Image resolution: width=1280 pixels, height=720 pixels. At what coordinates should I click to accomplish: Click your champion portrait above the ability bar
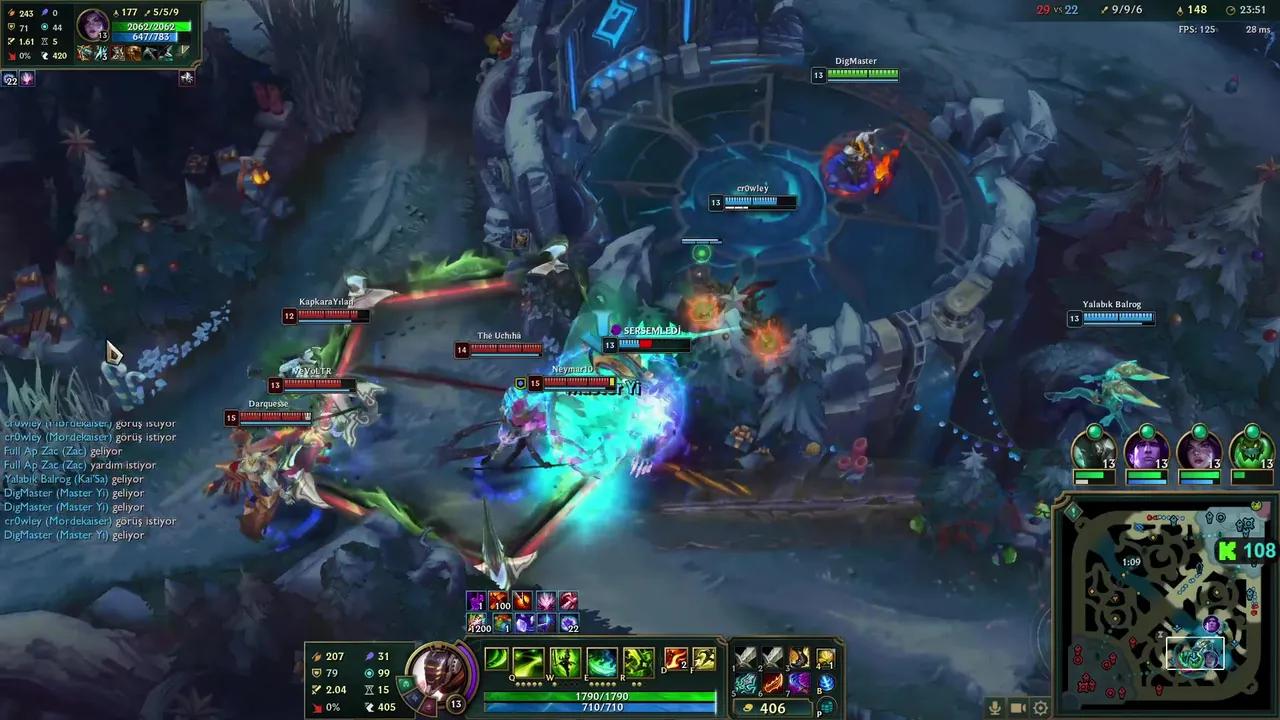pos(440,672)
